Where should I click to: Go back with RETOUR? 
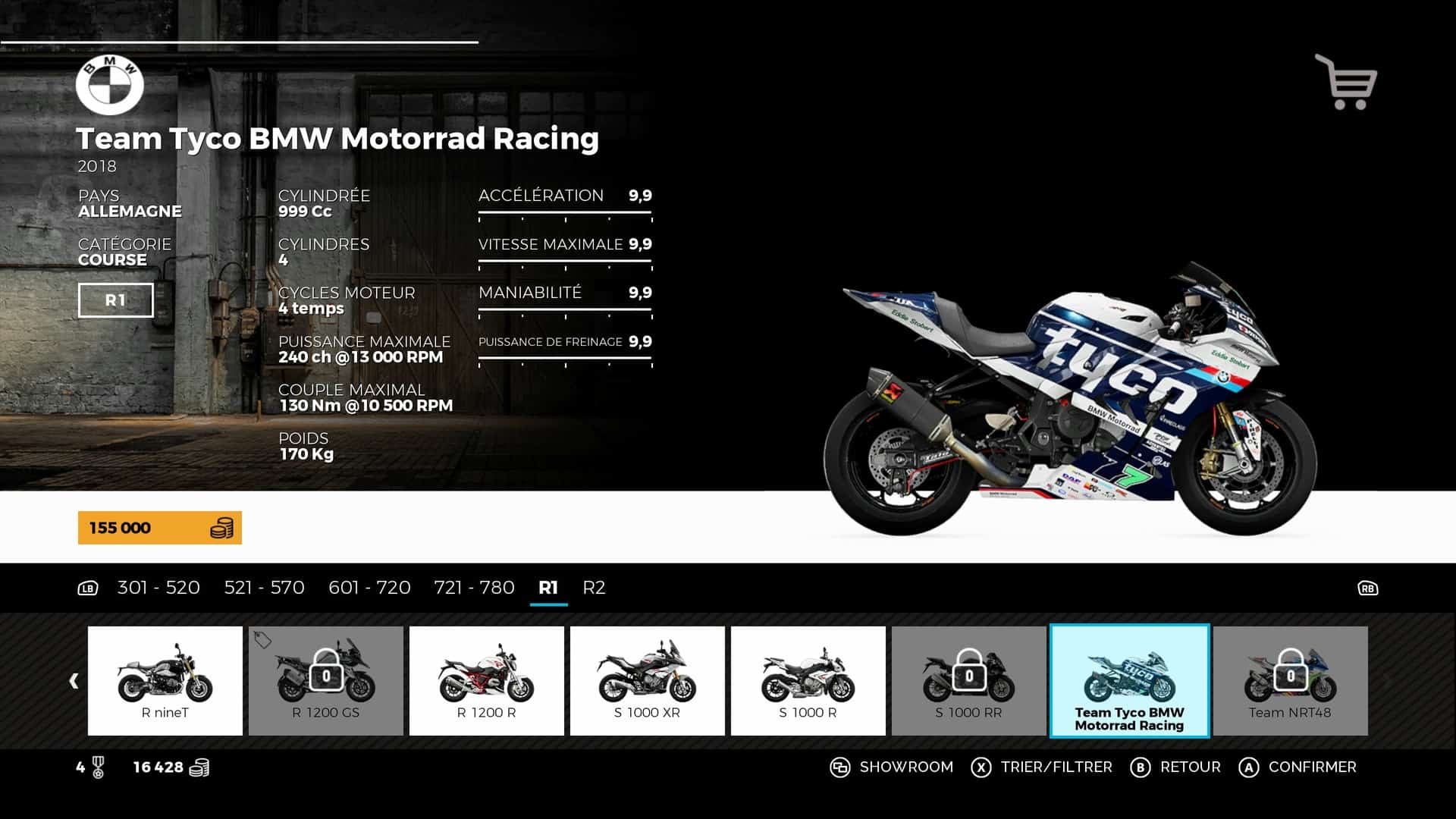[1175, 767]
